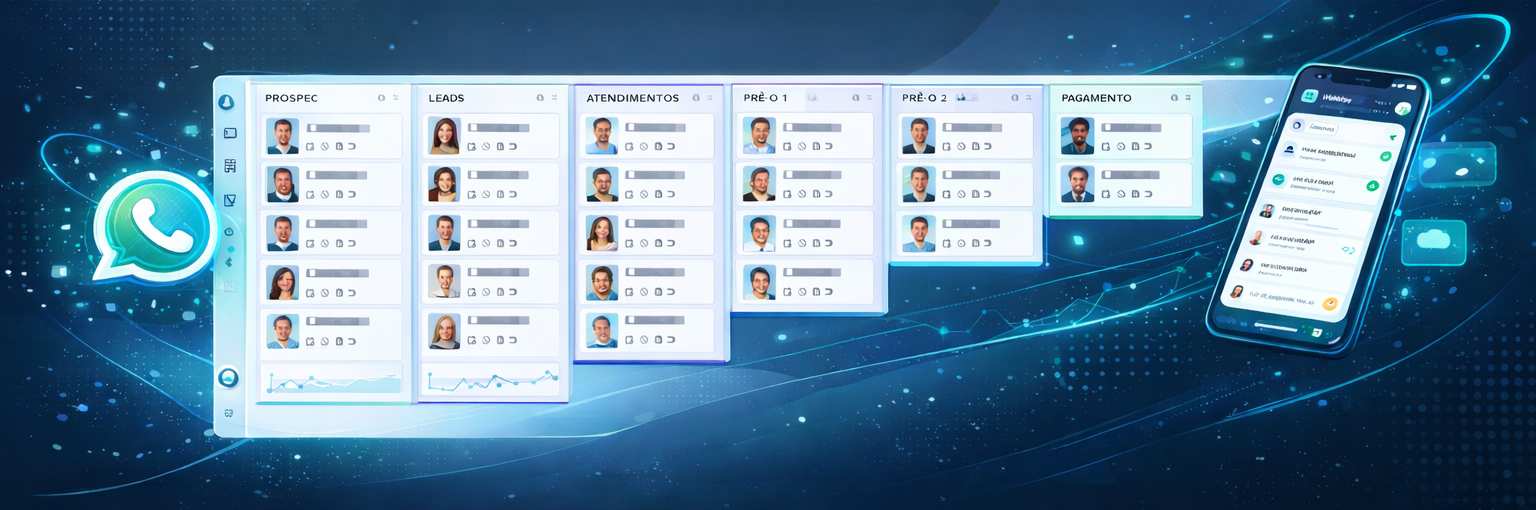Select the PROSPEC column header
The image size is (1536, 510).
point(291,98)
